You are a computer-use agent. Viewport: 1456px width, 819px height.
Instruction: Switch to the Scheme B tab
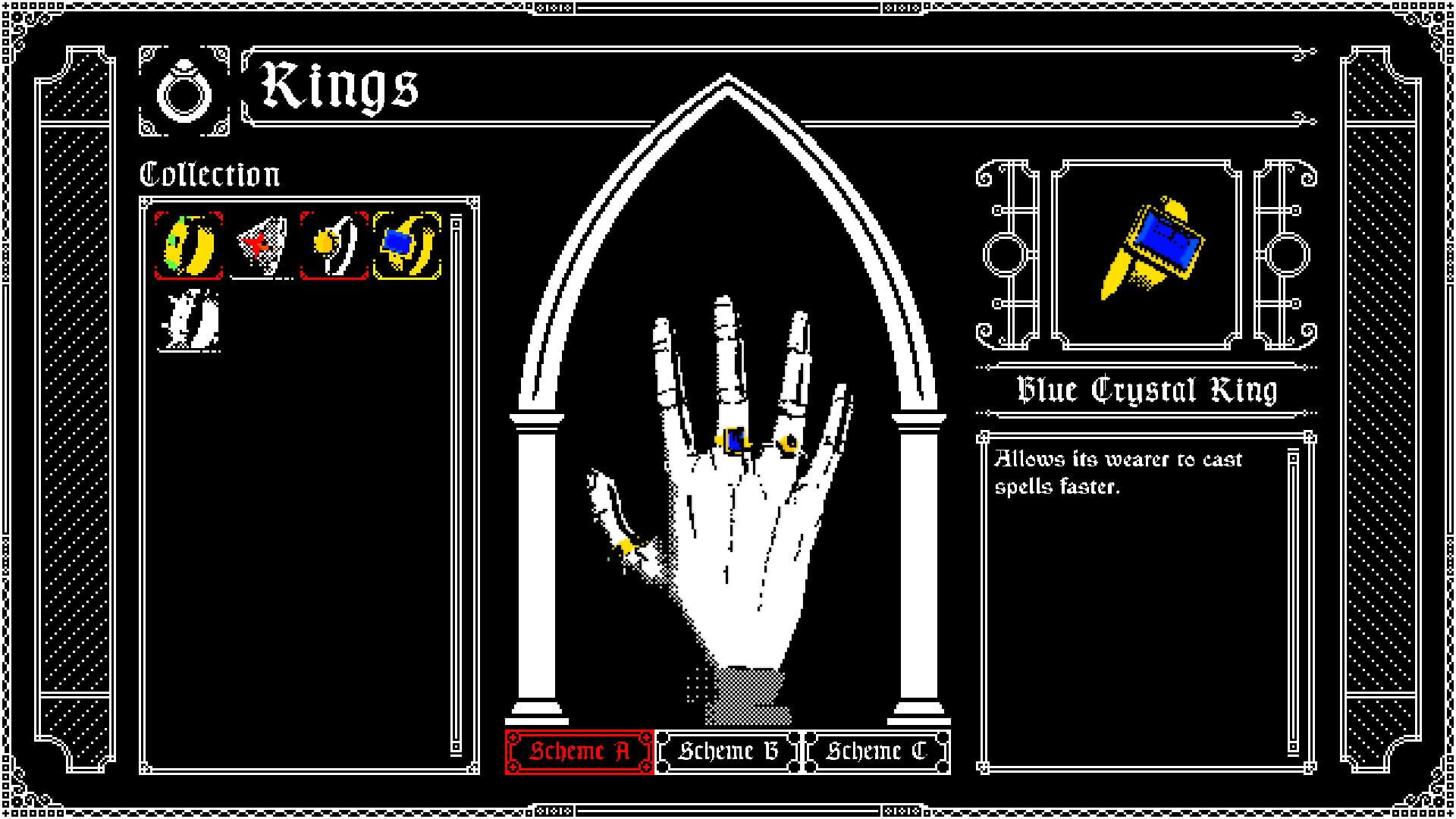click(729, 752)
